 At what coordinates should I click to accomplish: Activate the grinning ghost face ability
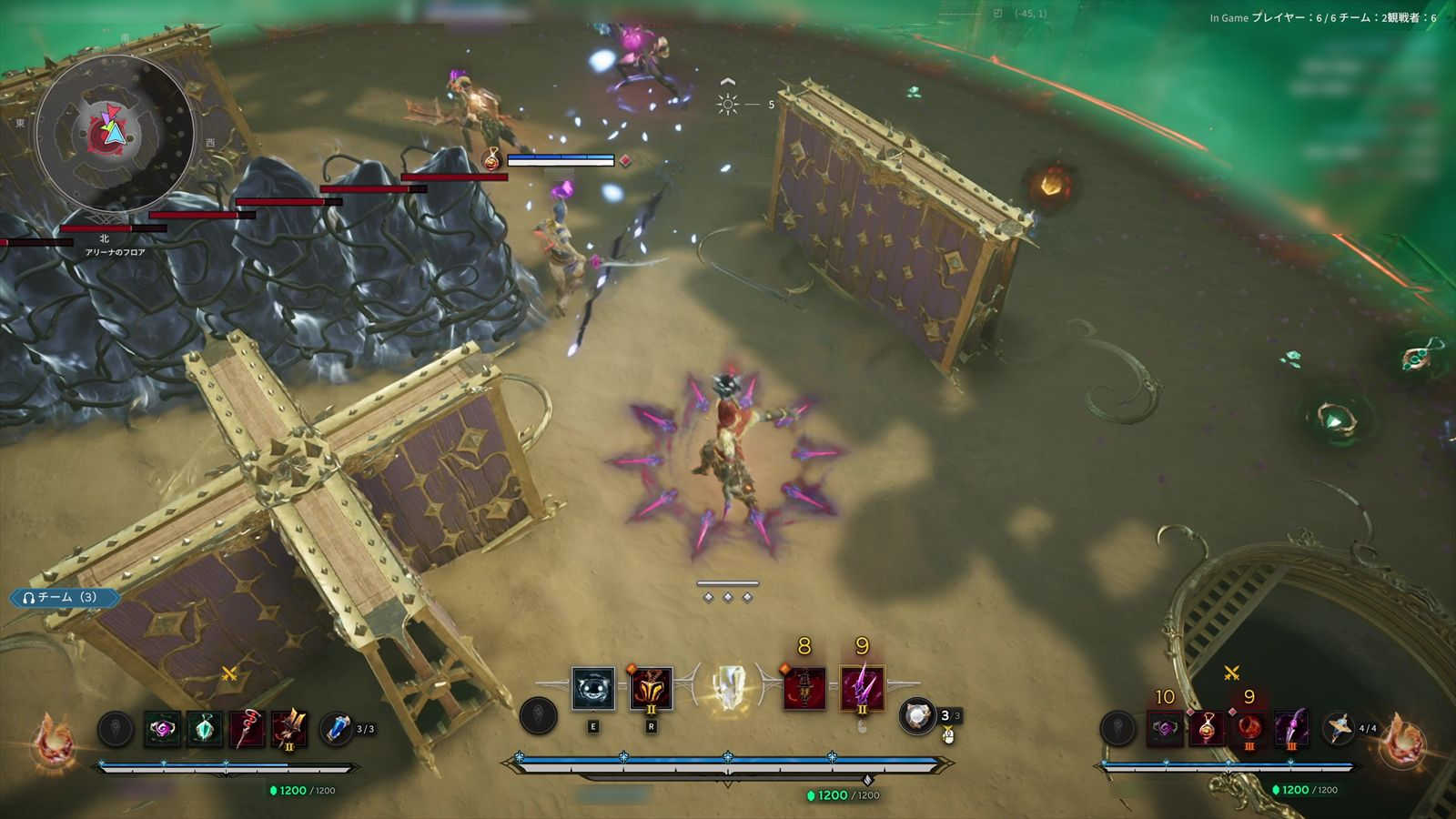(x=593, y=689)
